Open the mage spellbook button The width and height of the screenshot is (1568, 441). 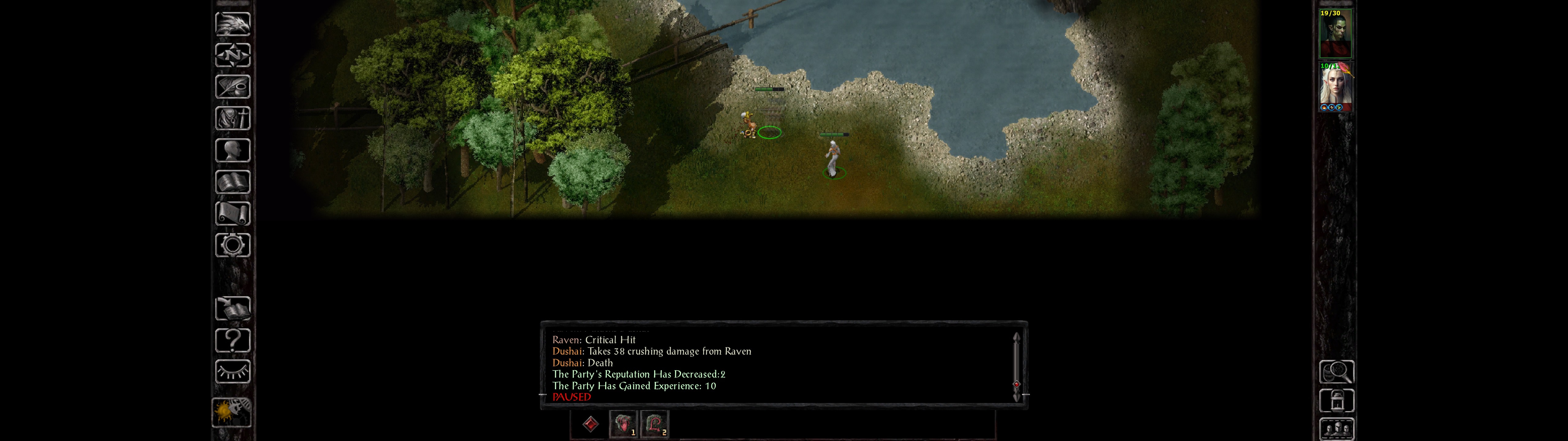(232, 182)
